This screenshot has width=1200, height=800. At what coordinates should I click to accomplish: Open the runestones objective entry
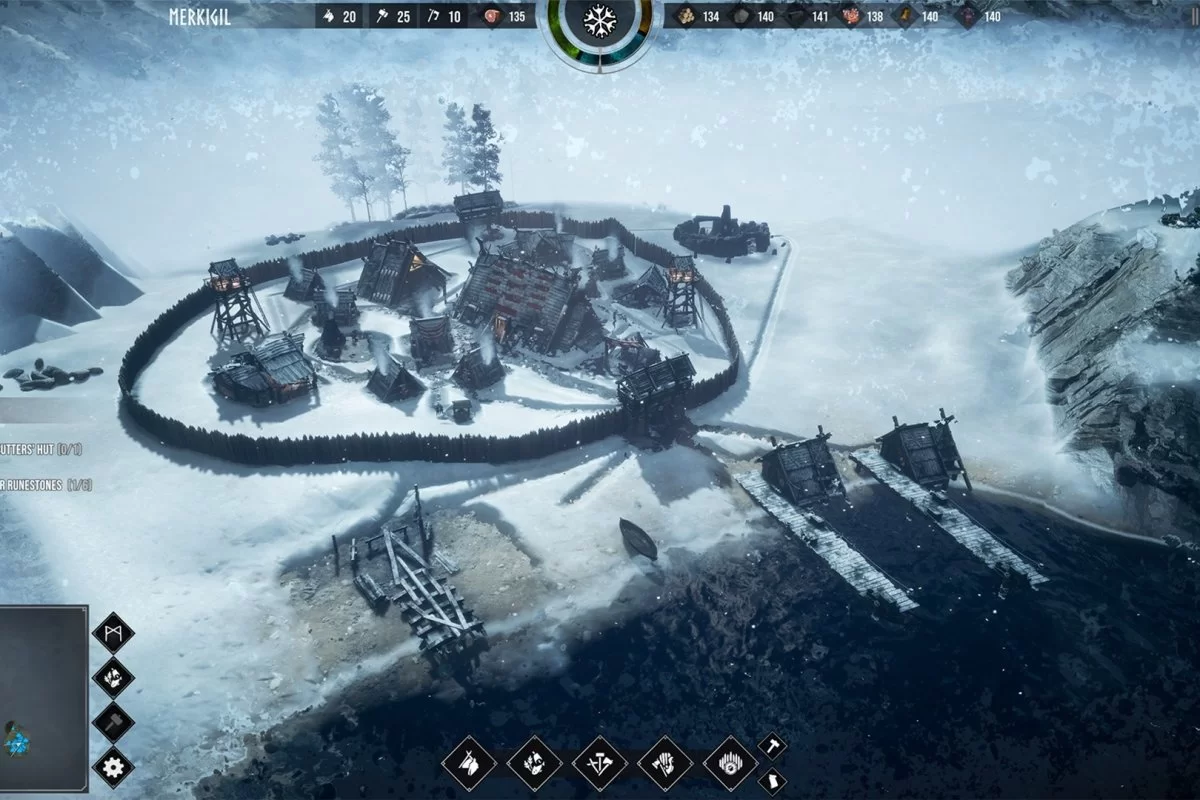pos(45,485)
